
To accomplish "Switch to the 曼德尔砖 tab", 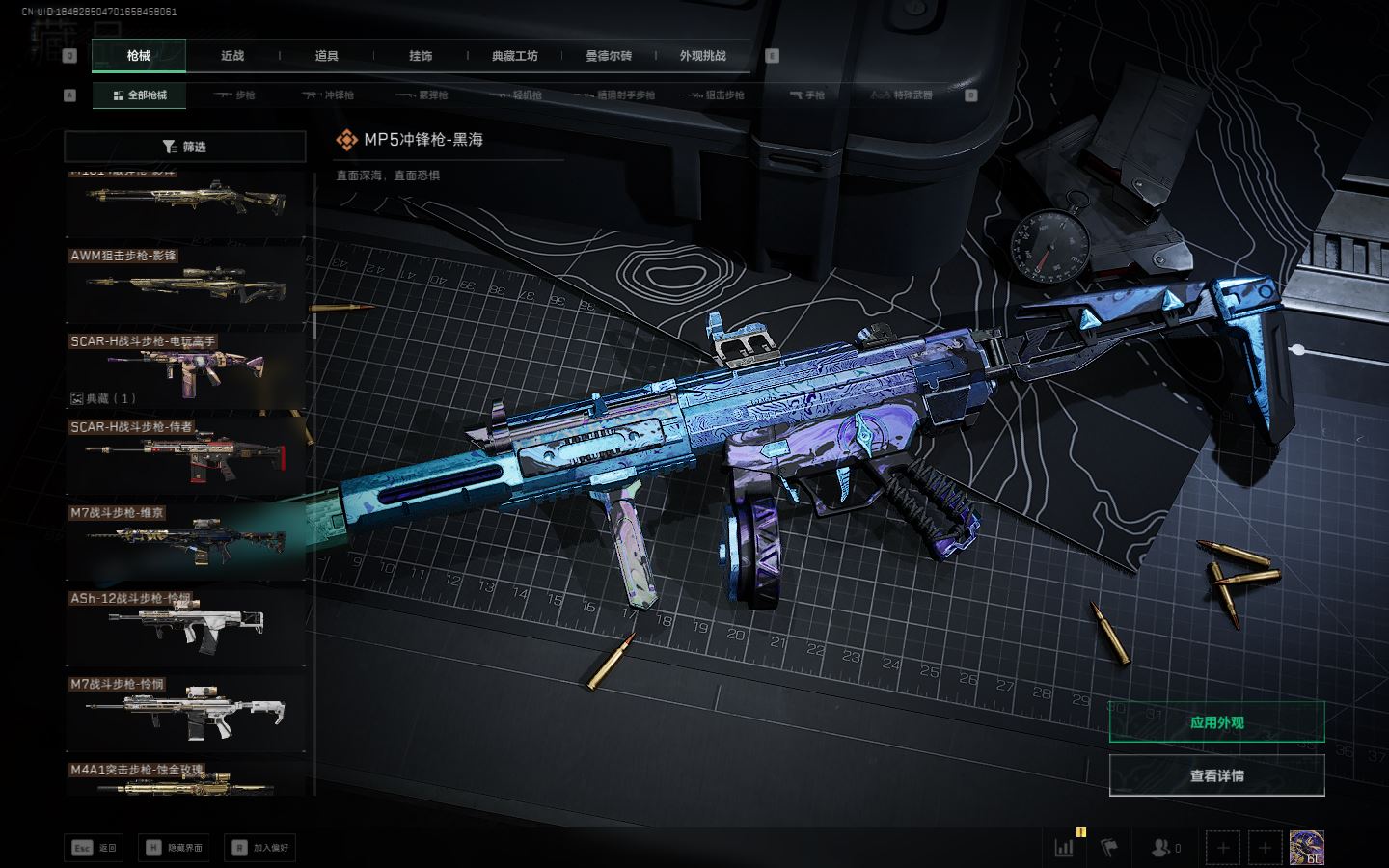I will [609, 56].
